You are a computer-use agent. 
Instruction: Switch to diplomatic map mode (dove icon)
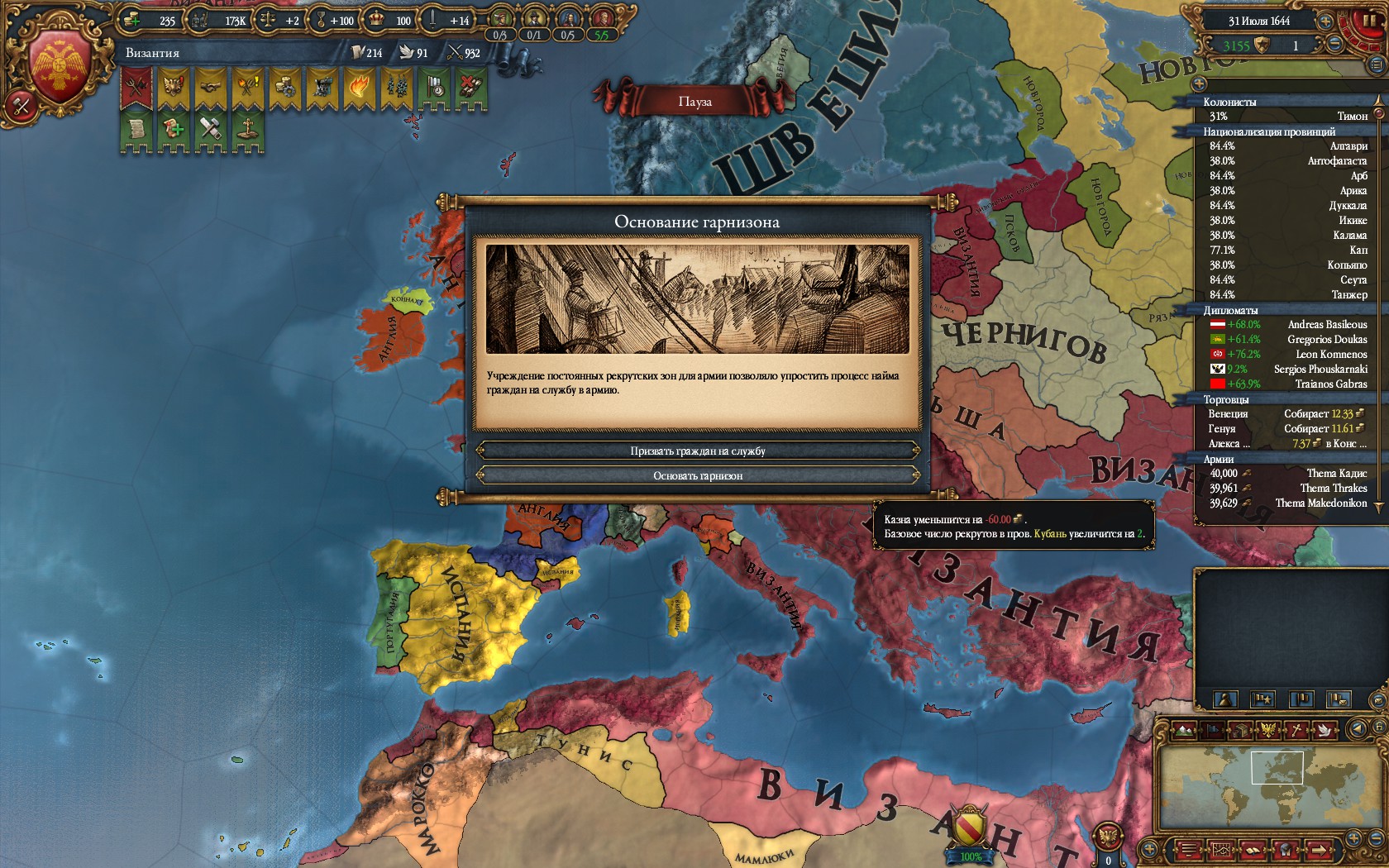point(1325,730)
